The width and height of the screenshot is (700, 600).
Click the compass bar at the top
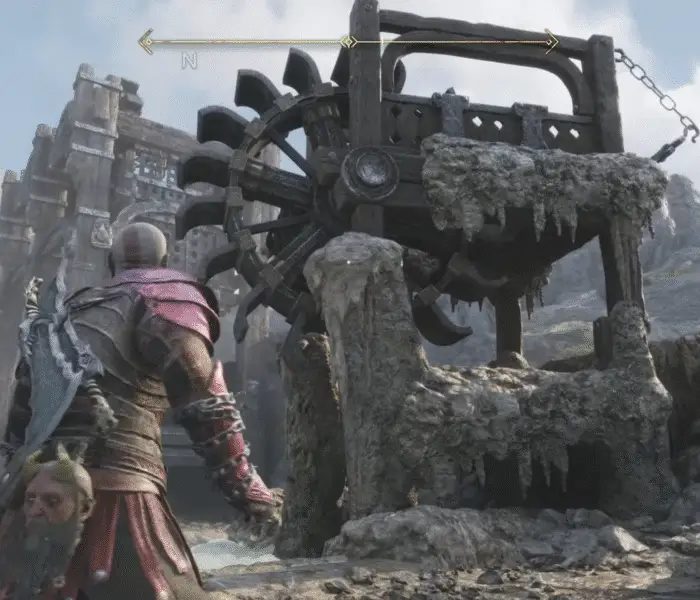348,42
